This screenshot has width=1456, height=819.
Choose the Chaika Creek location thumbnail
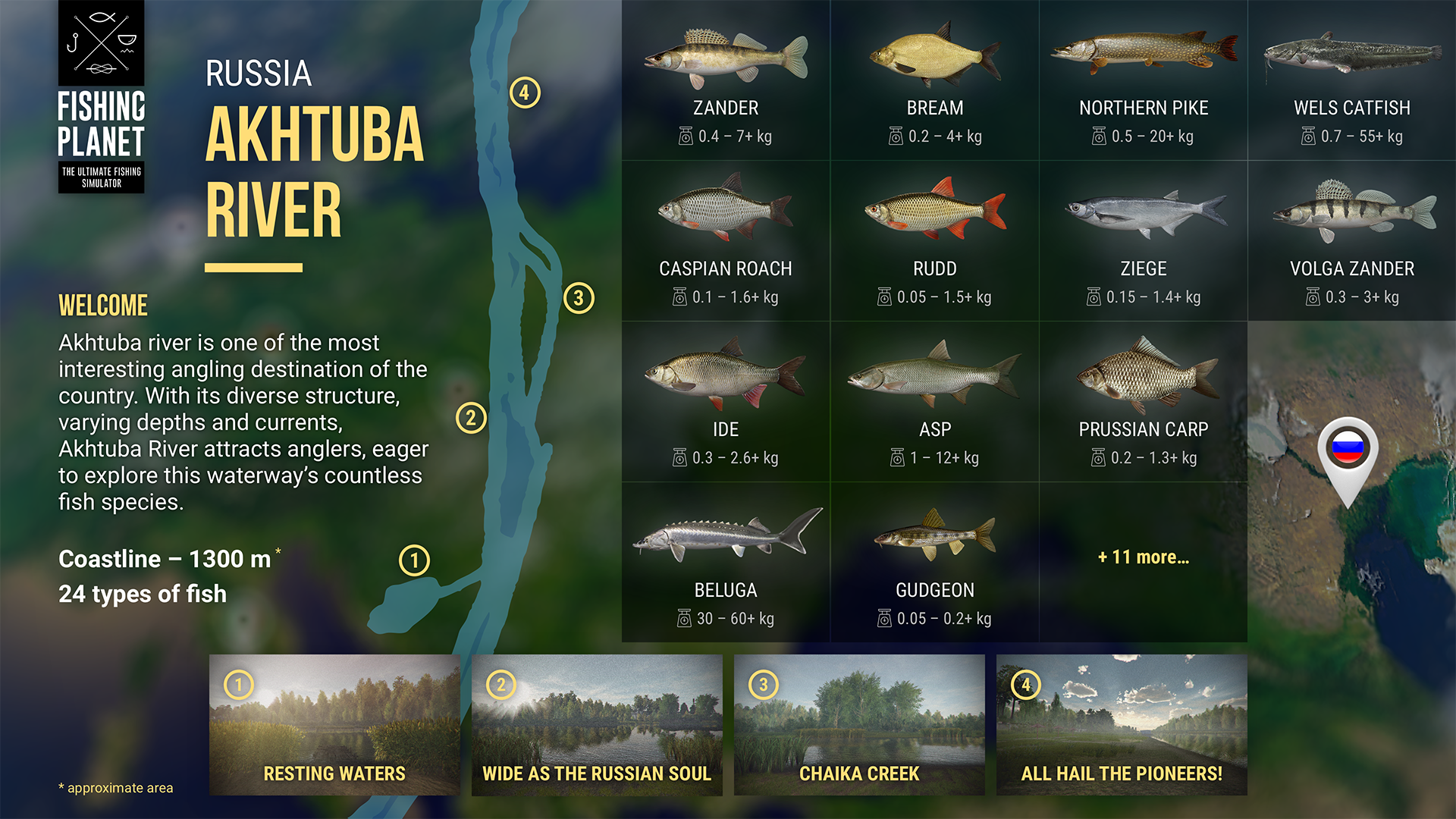point(859,724)
